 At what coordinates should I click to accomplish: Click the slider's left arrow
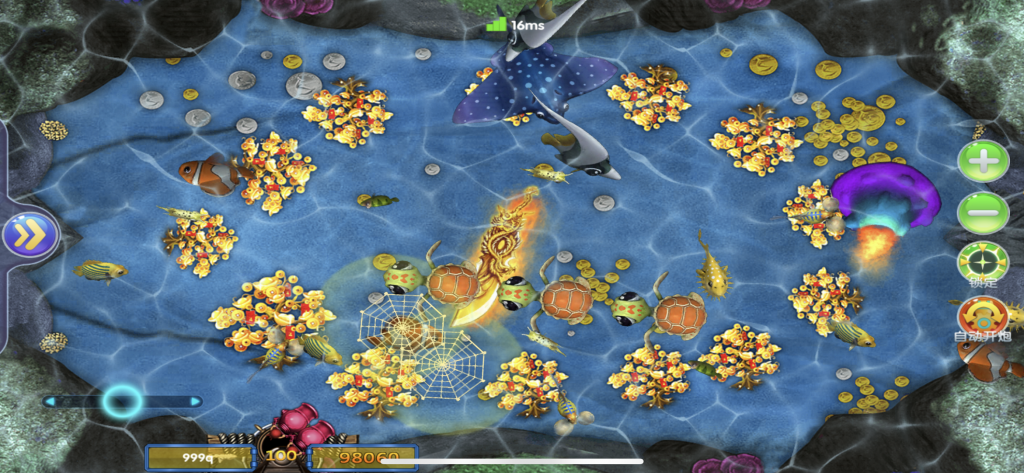pyautogui.click(x=49, y=402)
